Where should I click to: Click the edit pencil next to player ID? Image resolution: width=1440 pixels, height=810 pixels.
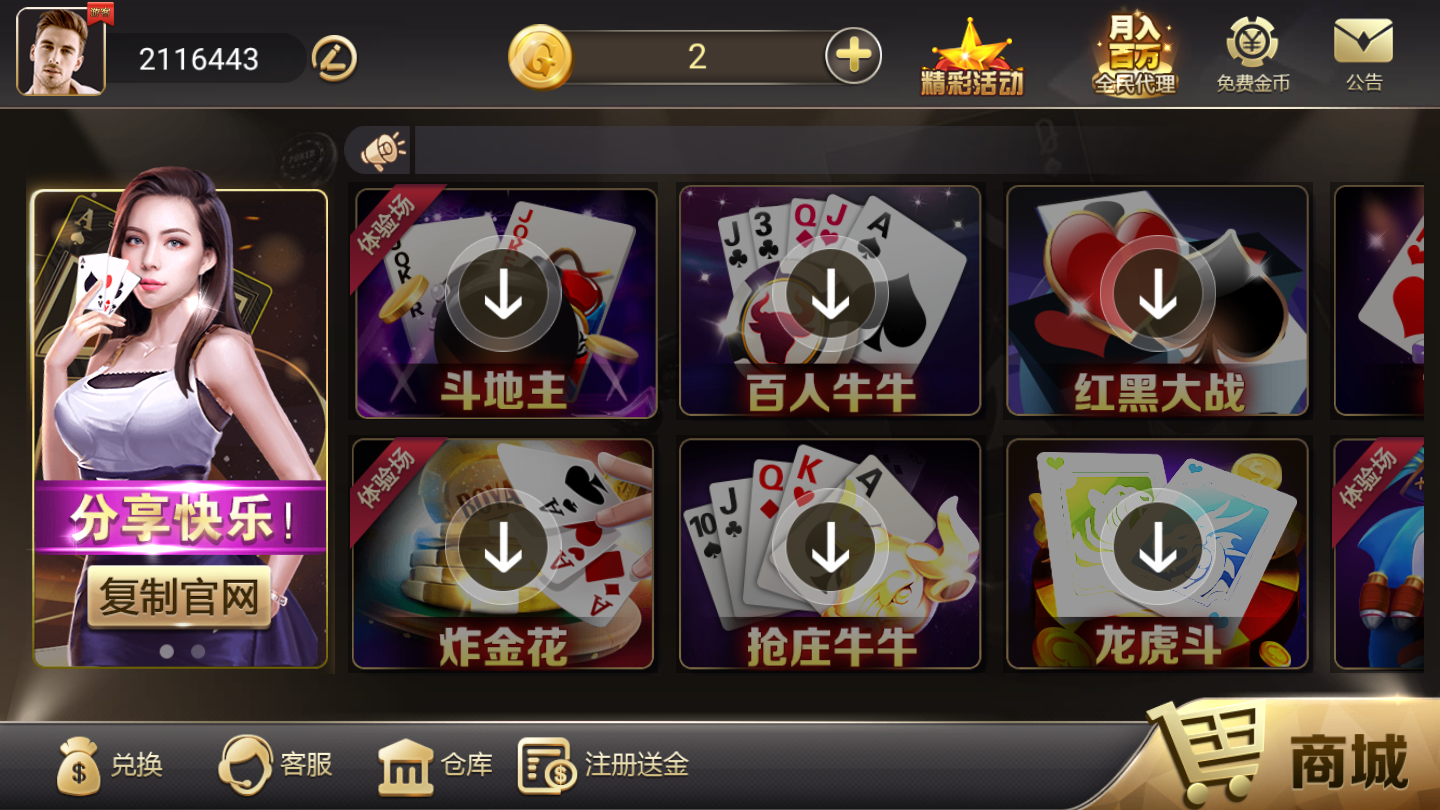pyautogui.click(x=334, y=58)
